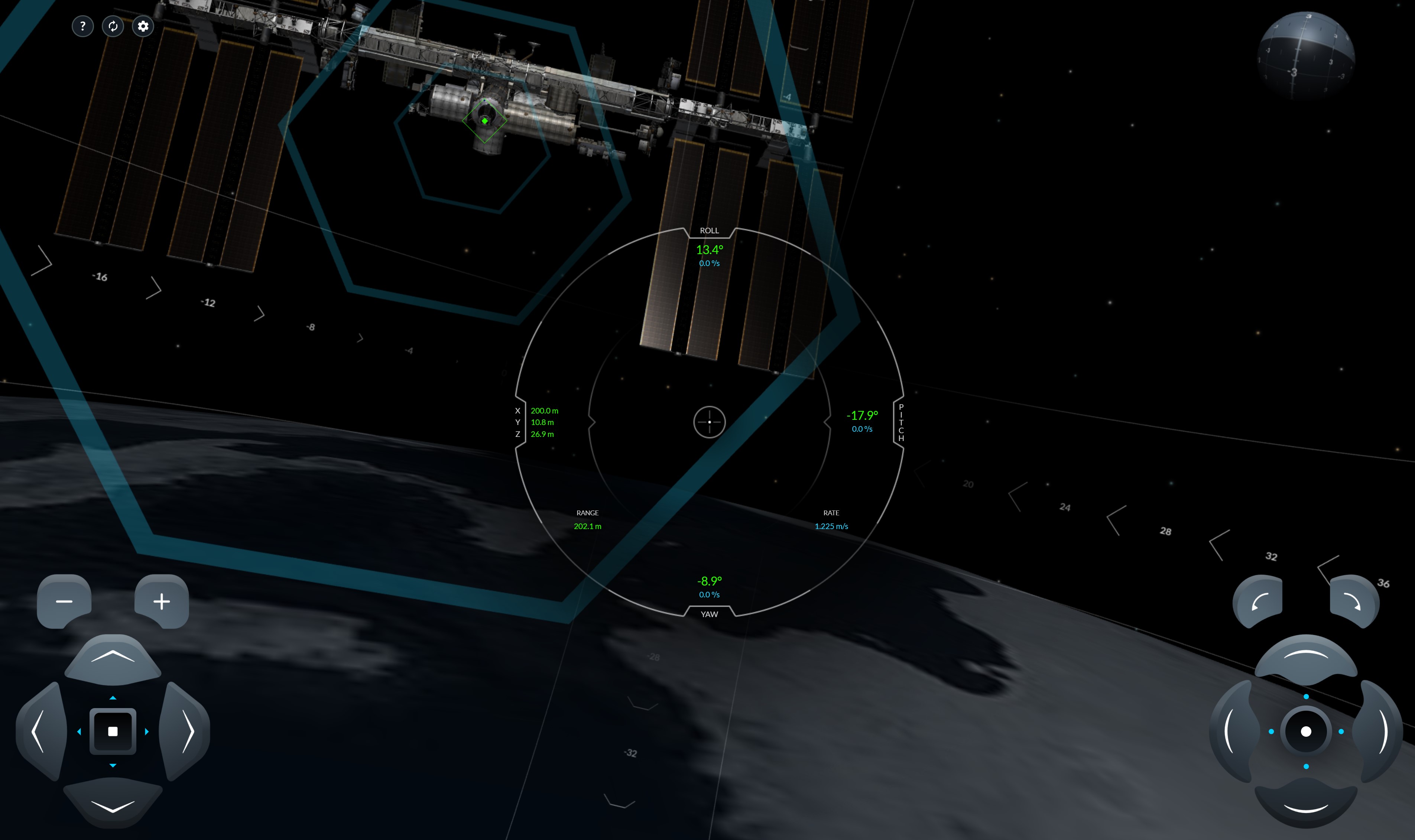Click the help question mark icon
This screenshot has width=1415, height=840.
(x=83, y=26)
